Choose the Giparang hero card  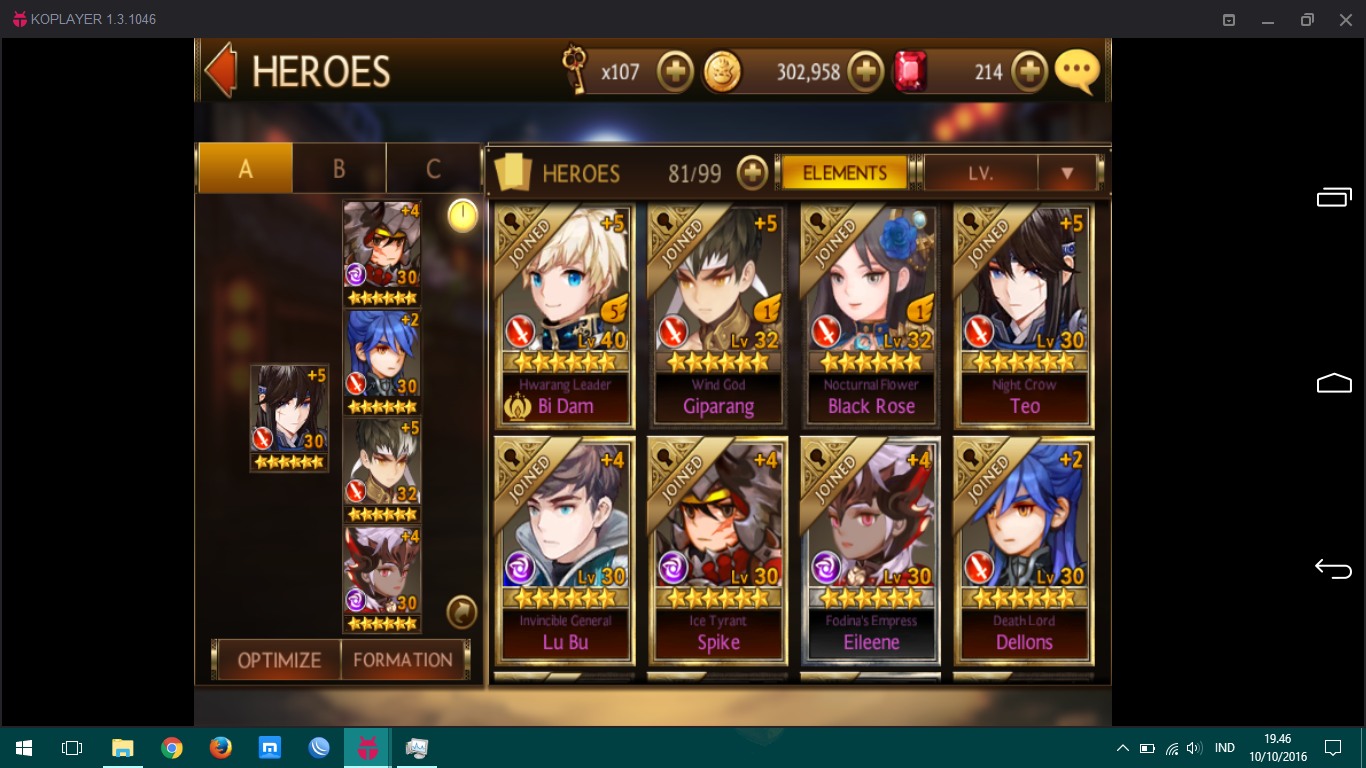(x=718, y=316)
